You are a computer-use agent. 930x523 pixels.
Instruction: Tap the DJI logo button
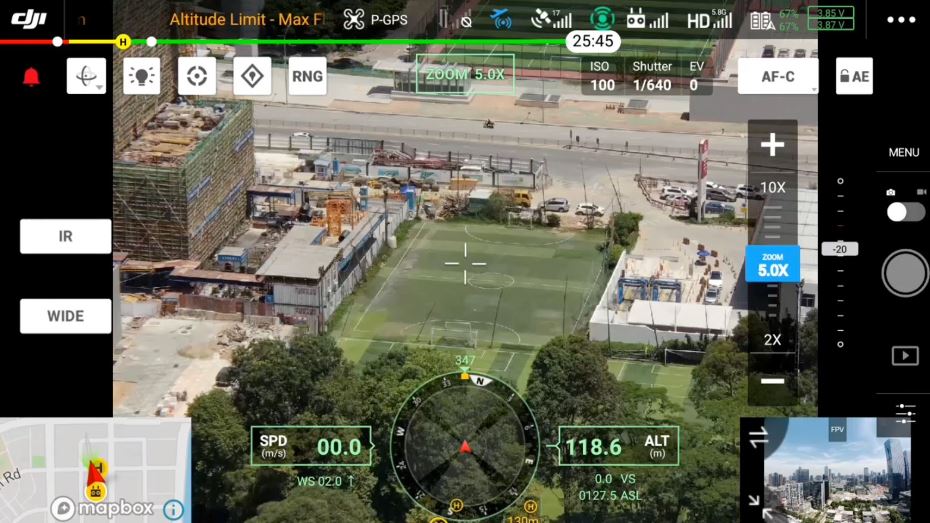(x=29, y=18)
